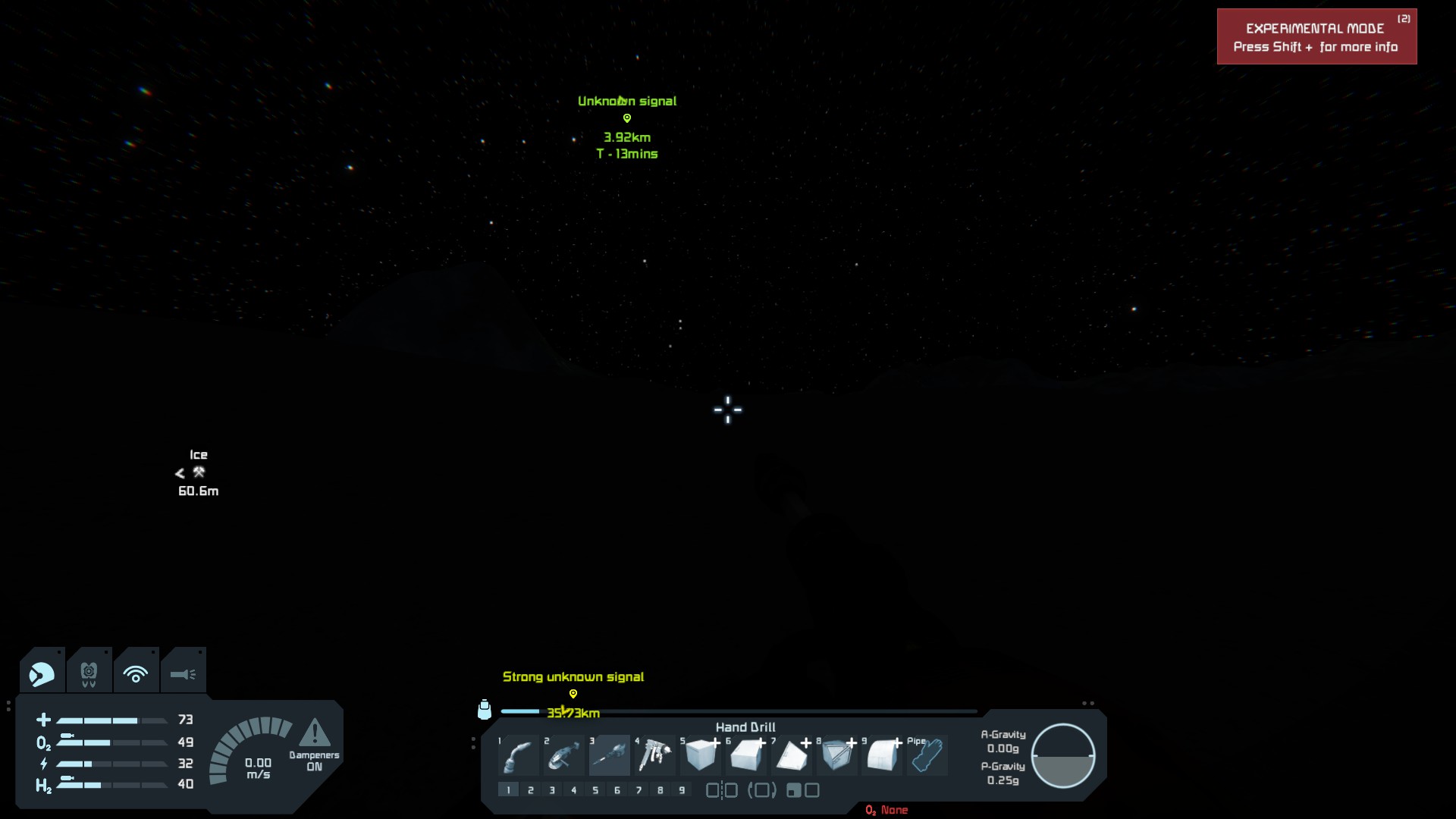Screen dimensions: 1456x819
Task: Select the framed inverted corner block in slot 8
Action: click(x=837, y=755)
